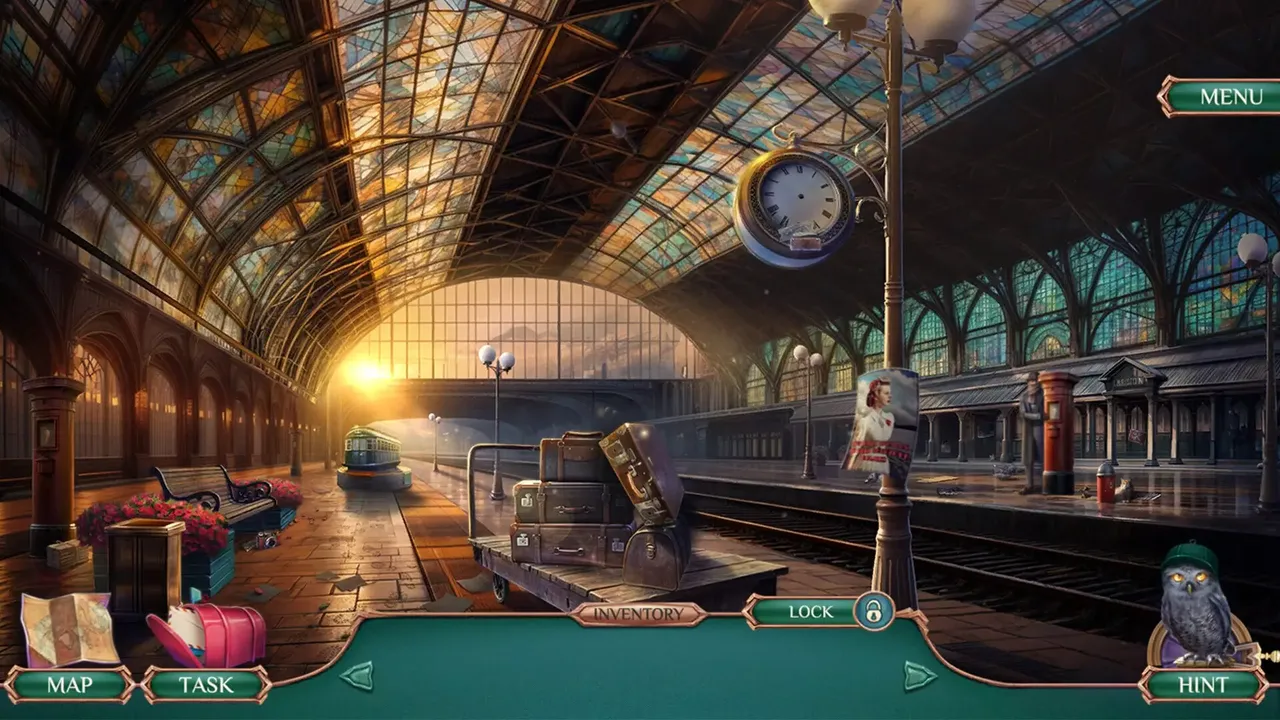
Task: Click the folded map icon above MAP
Action: 65,630
